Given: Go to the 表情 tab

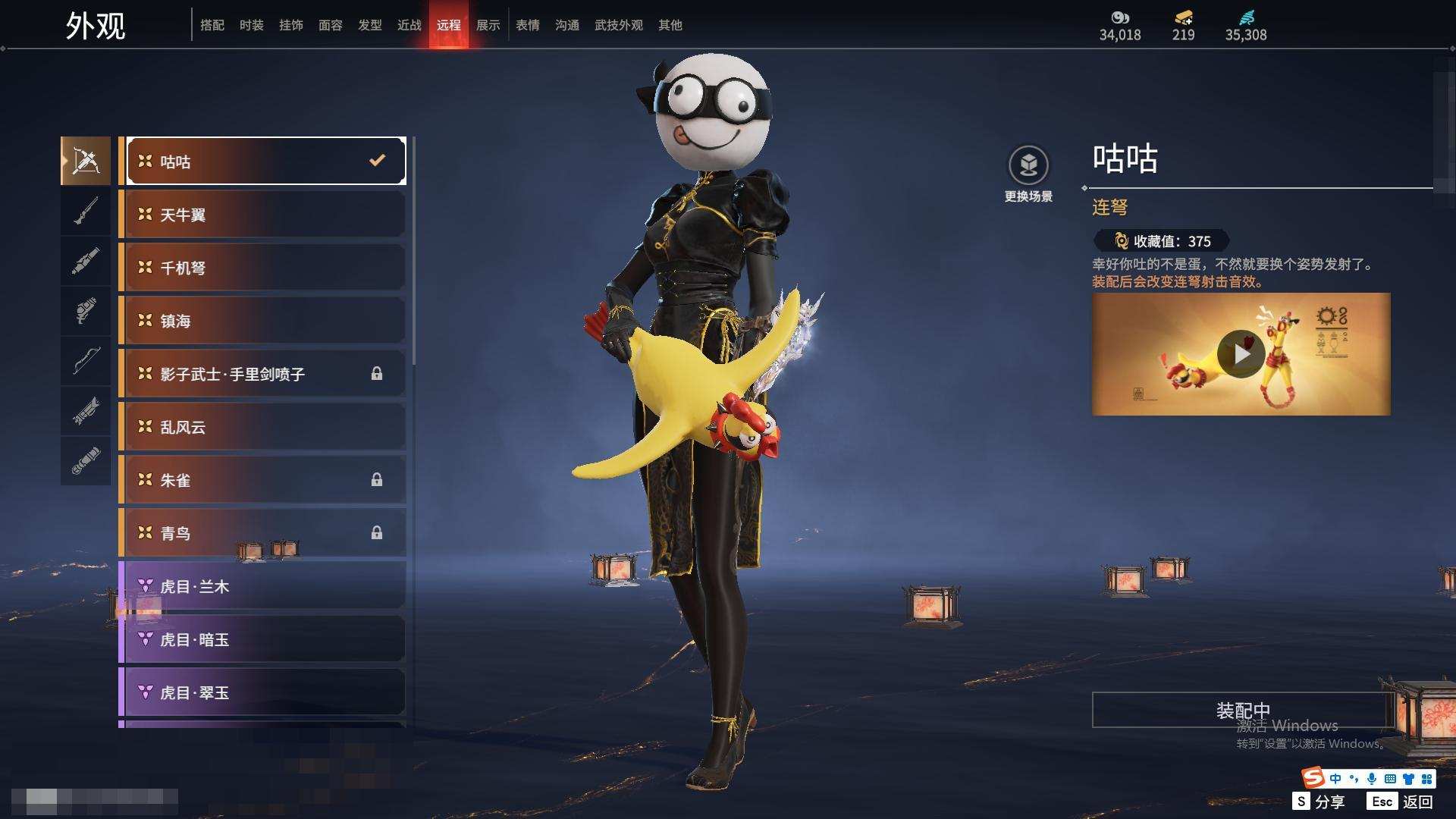Looking at the screenshot, I should tap(527, 25).
